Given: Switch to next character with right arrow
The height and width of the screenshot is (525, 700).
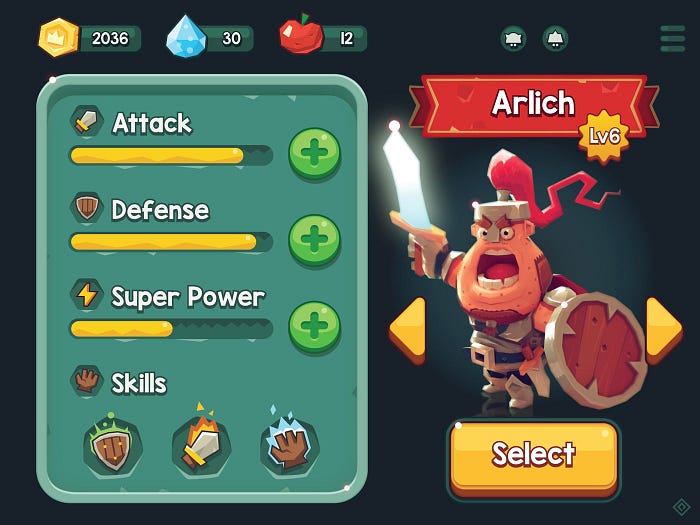Looking at the screenshot, I should (x=662, y=327).
